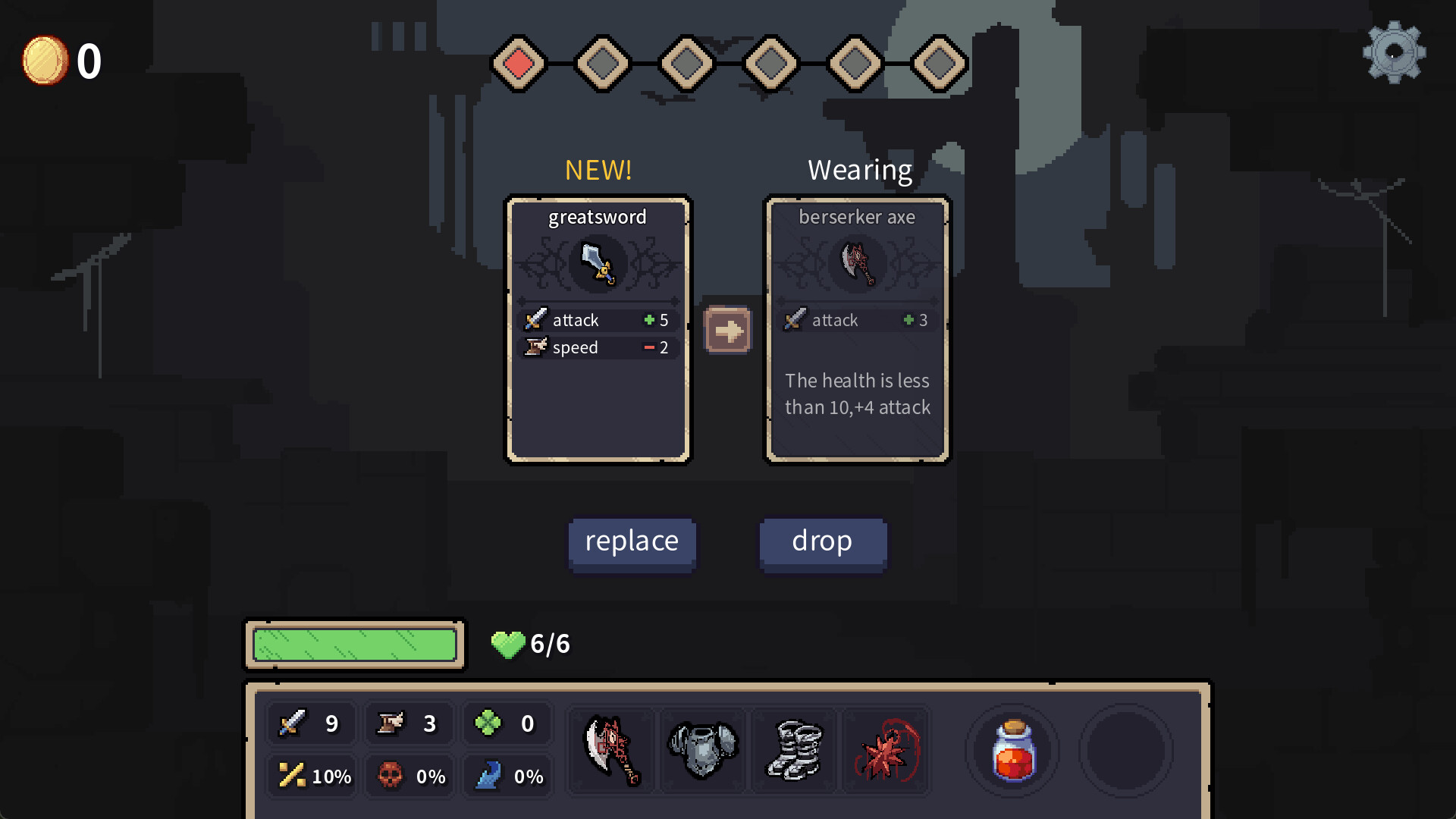Click the greatsword NEW! item card

(599, 329)
